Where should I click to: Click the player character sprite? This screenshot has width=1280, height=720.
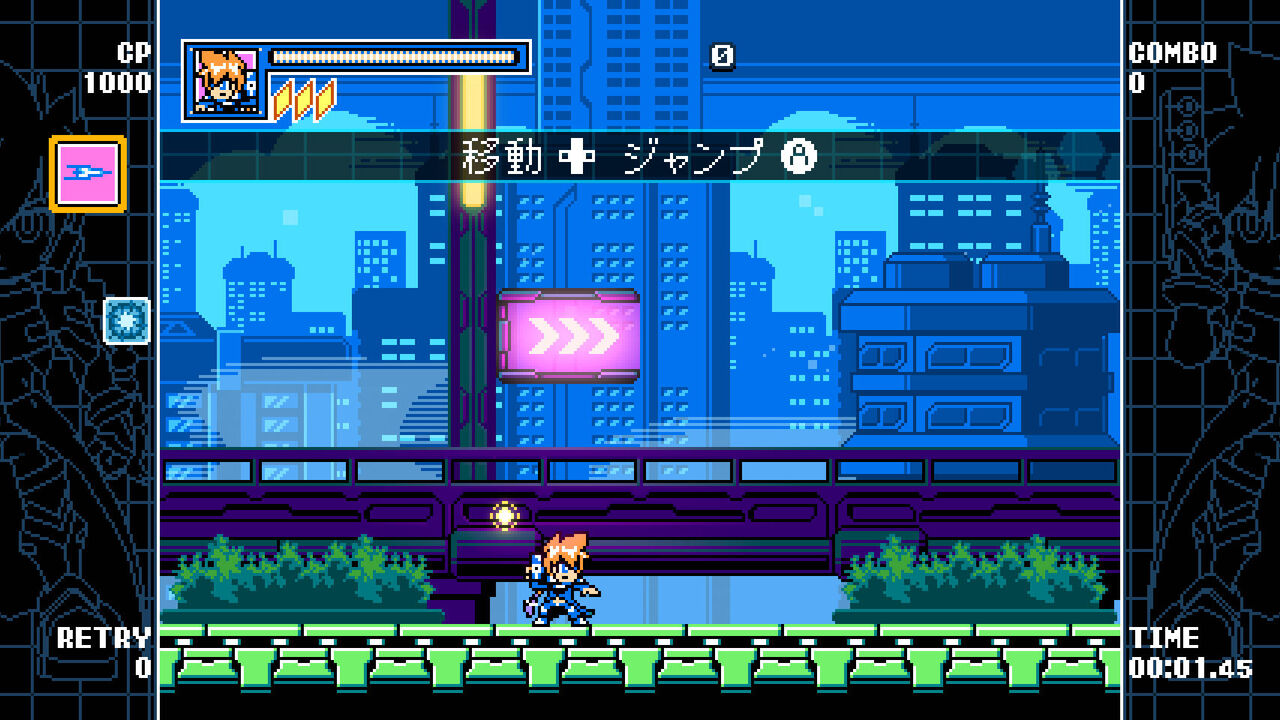555,575
